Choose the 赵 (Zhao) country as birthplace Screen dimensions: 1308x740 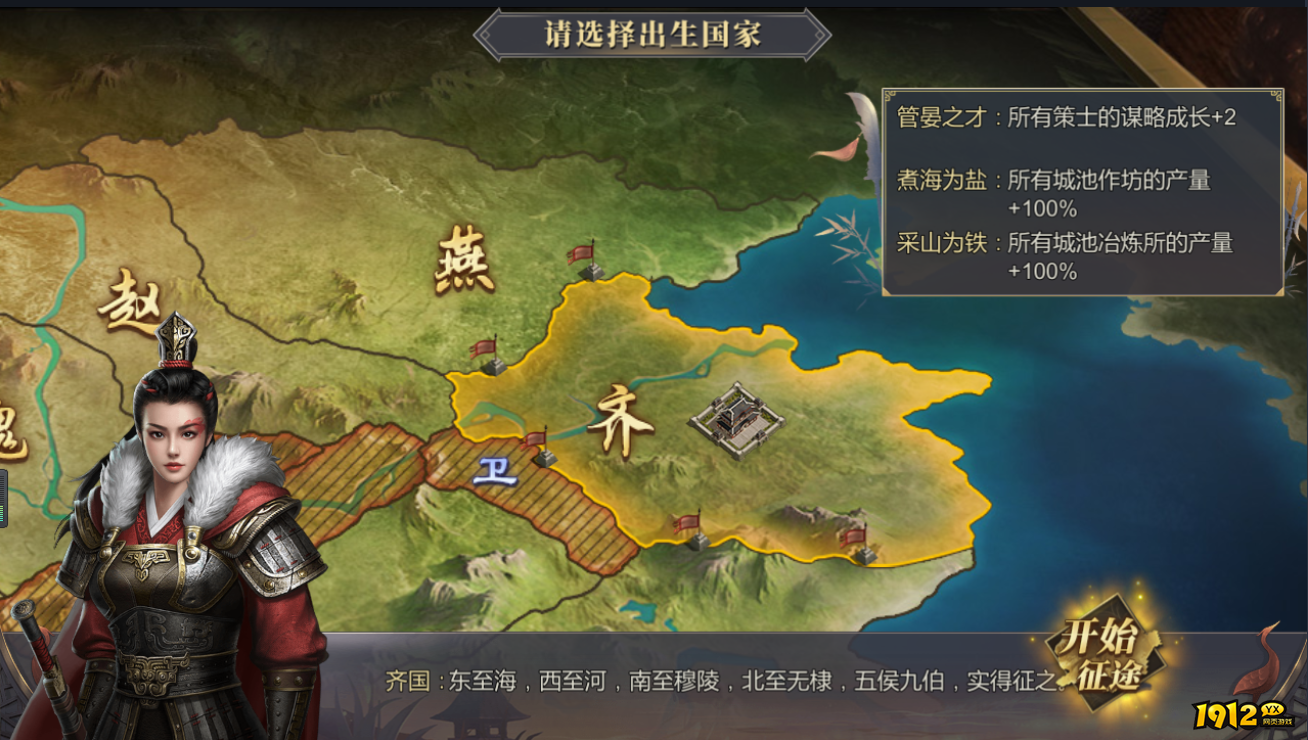(x=130, y=301)
